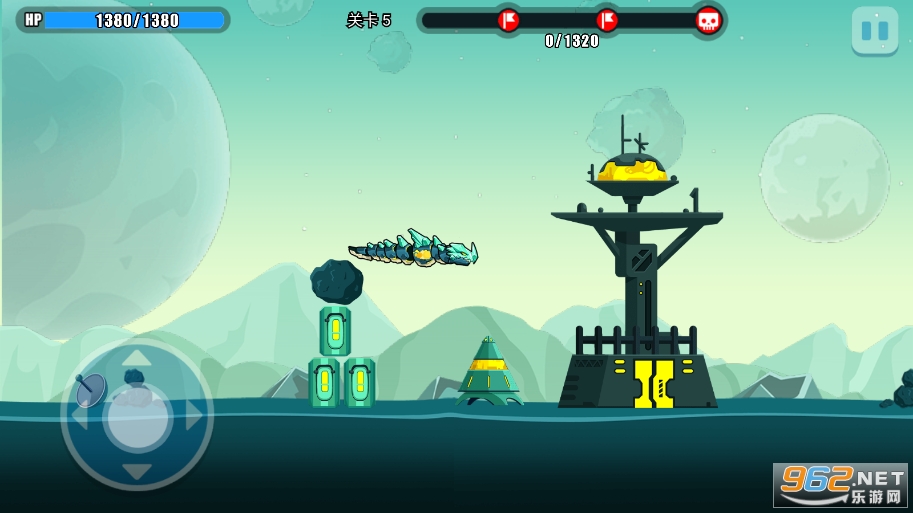Tap the virtual joystick center knob
The height and width of the screenshot is (513, 913).
[x=137, y=416]
